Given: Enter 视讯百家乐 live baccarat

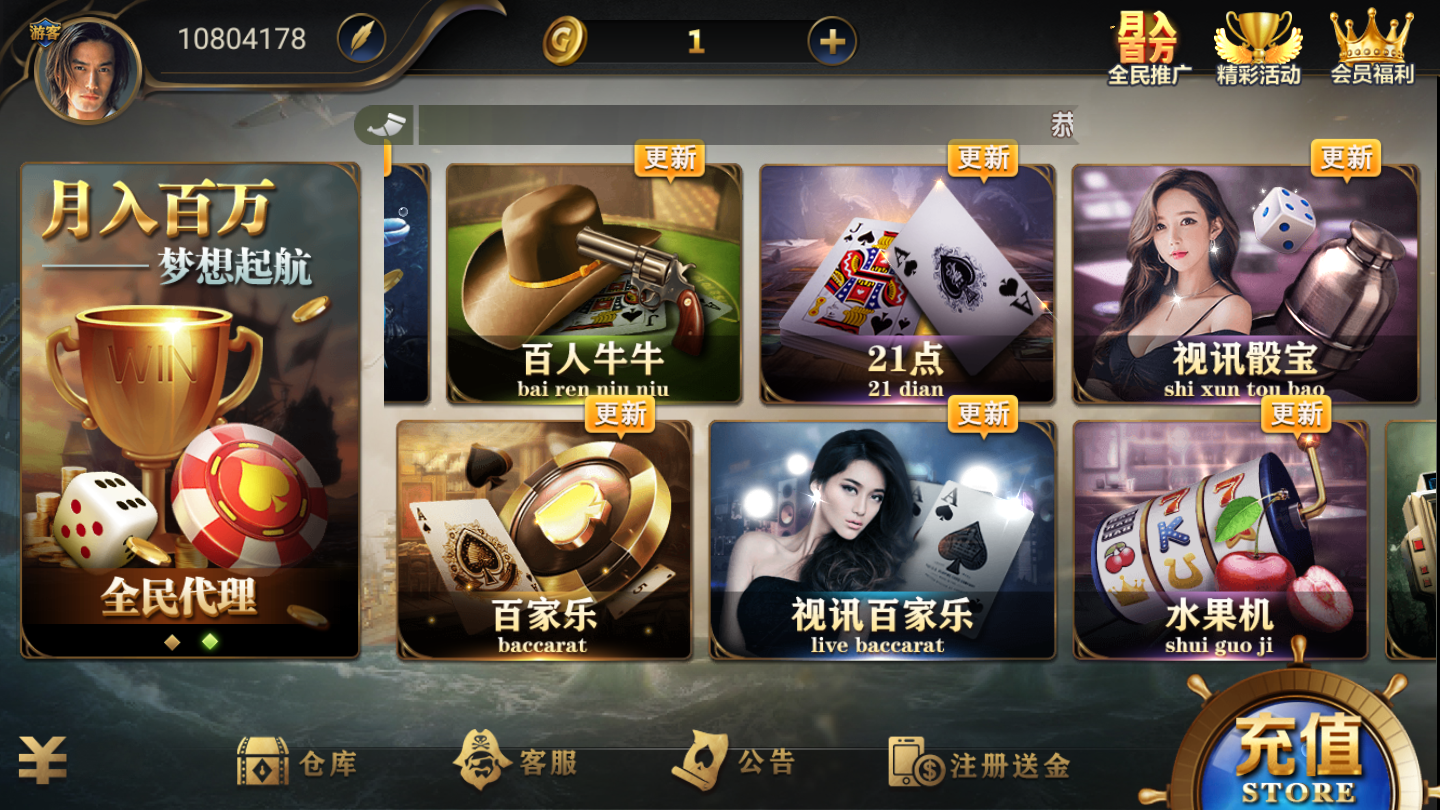Looking at the screenshot, I should [x=882, y=540].
